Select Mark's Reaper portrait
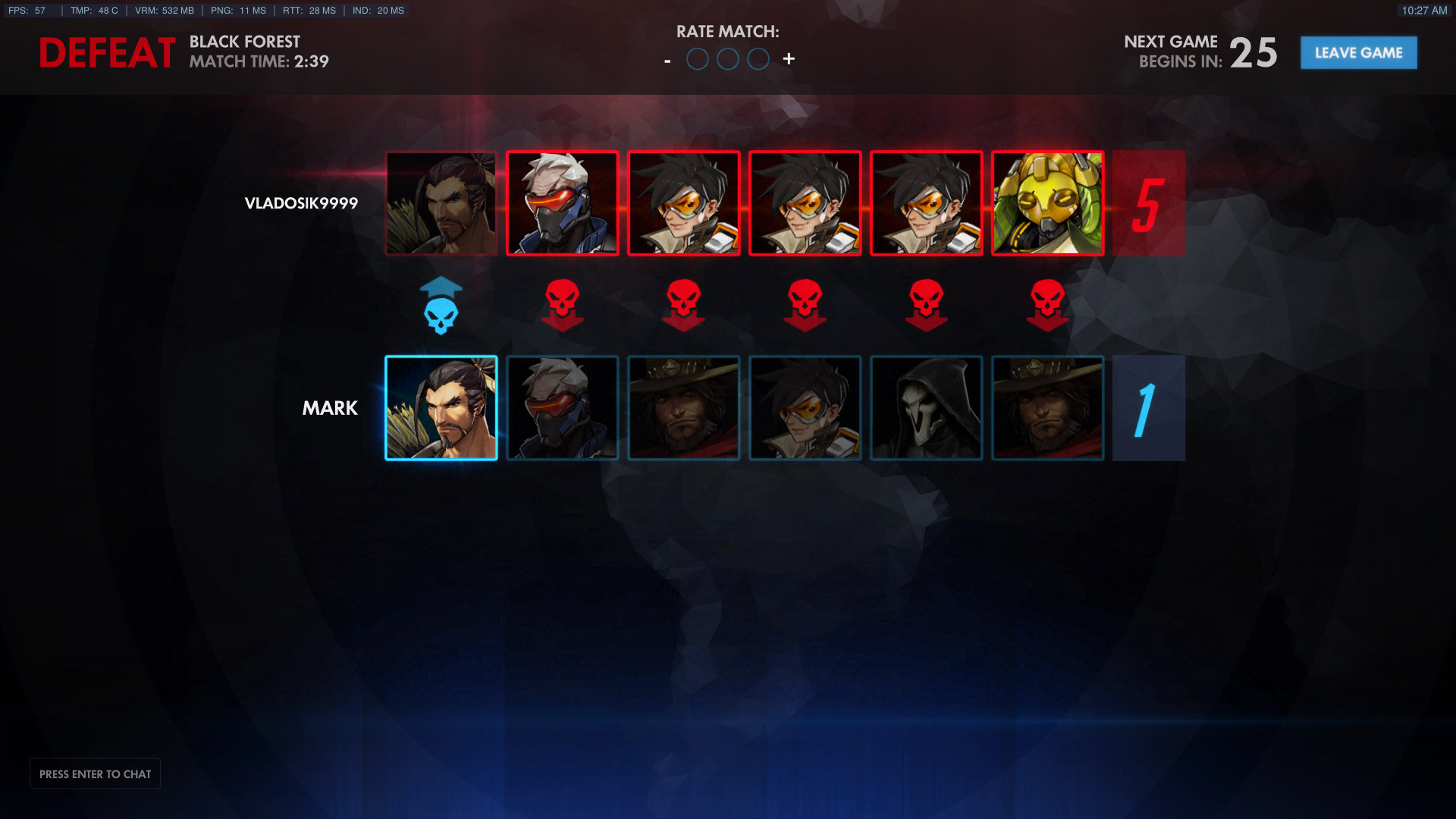This screenshot has width=1456, height=819. point(927,408)
